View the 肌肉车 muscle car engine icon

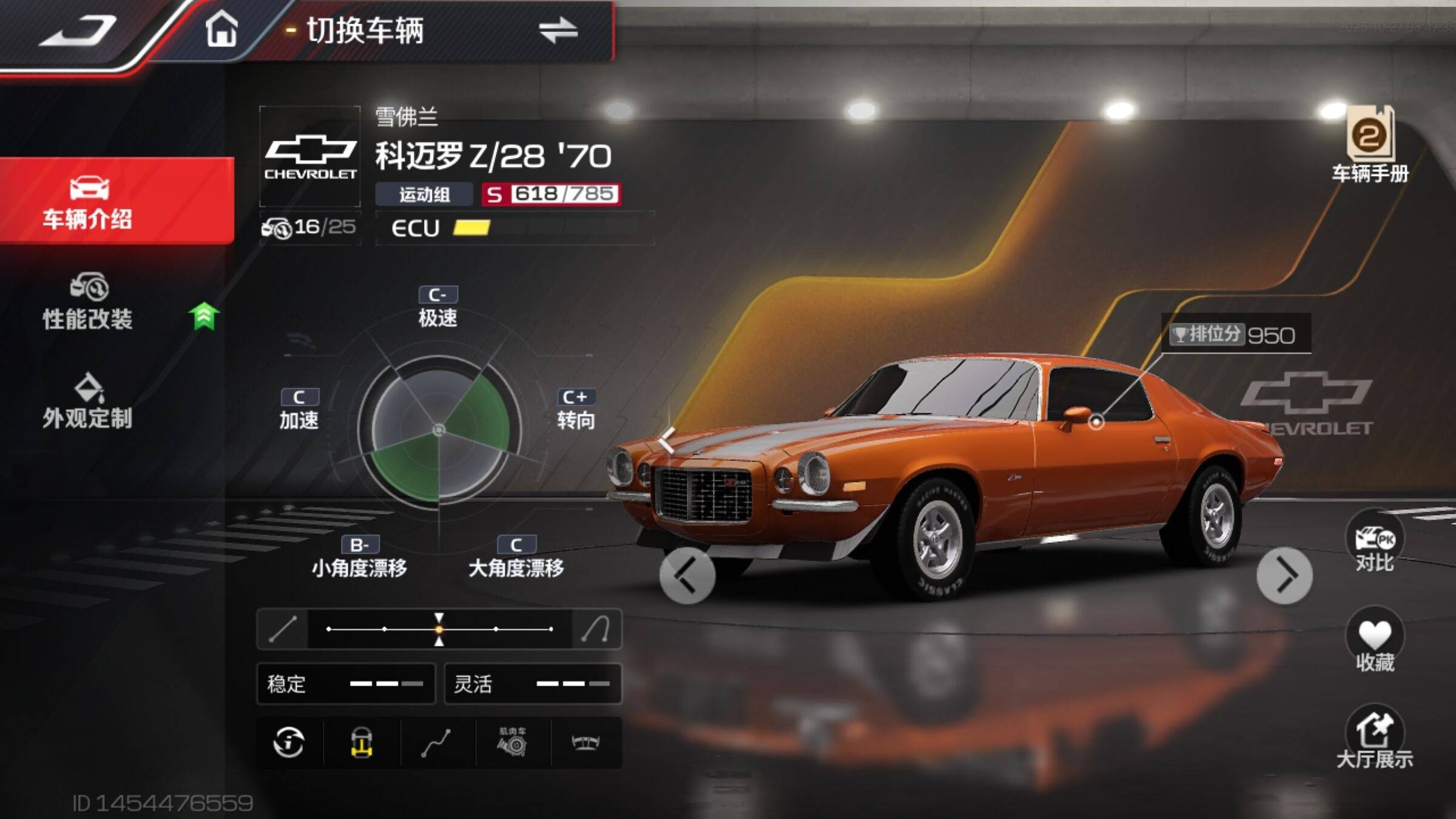point(513,743)
